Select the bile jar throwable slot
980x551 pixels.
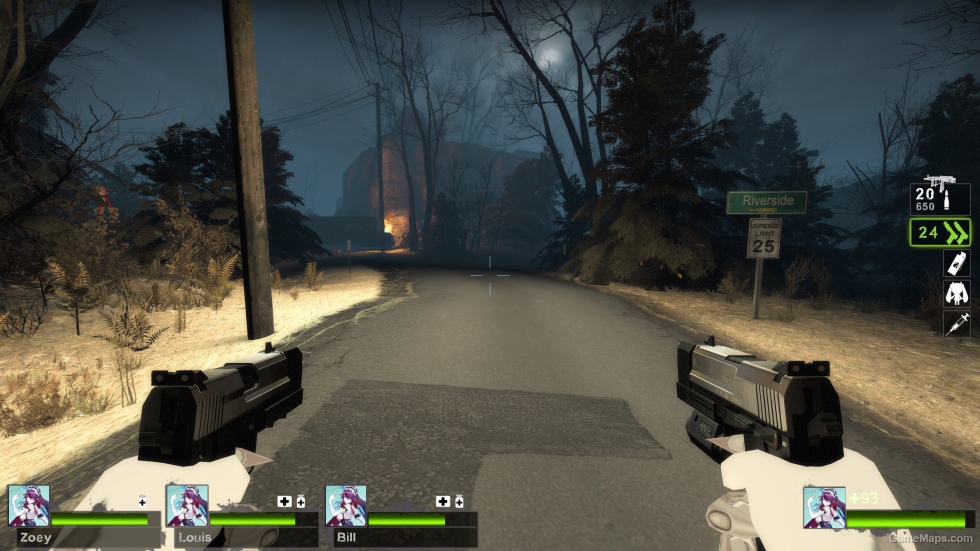956,264
